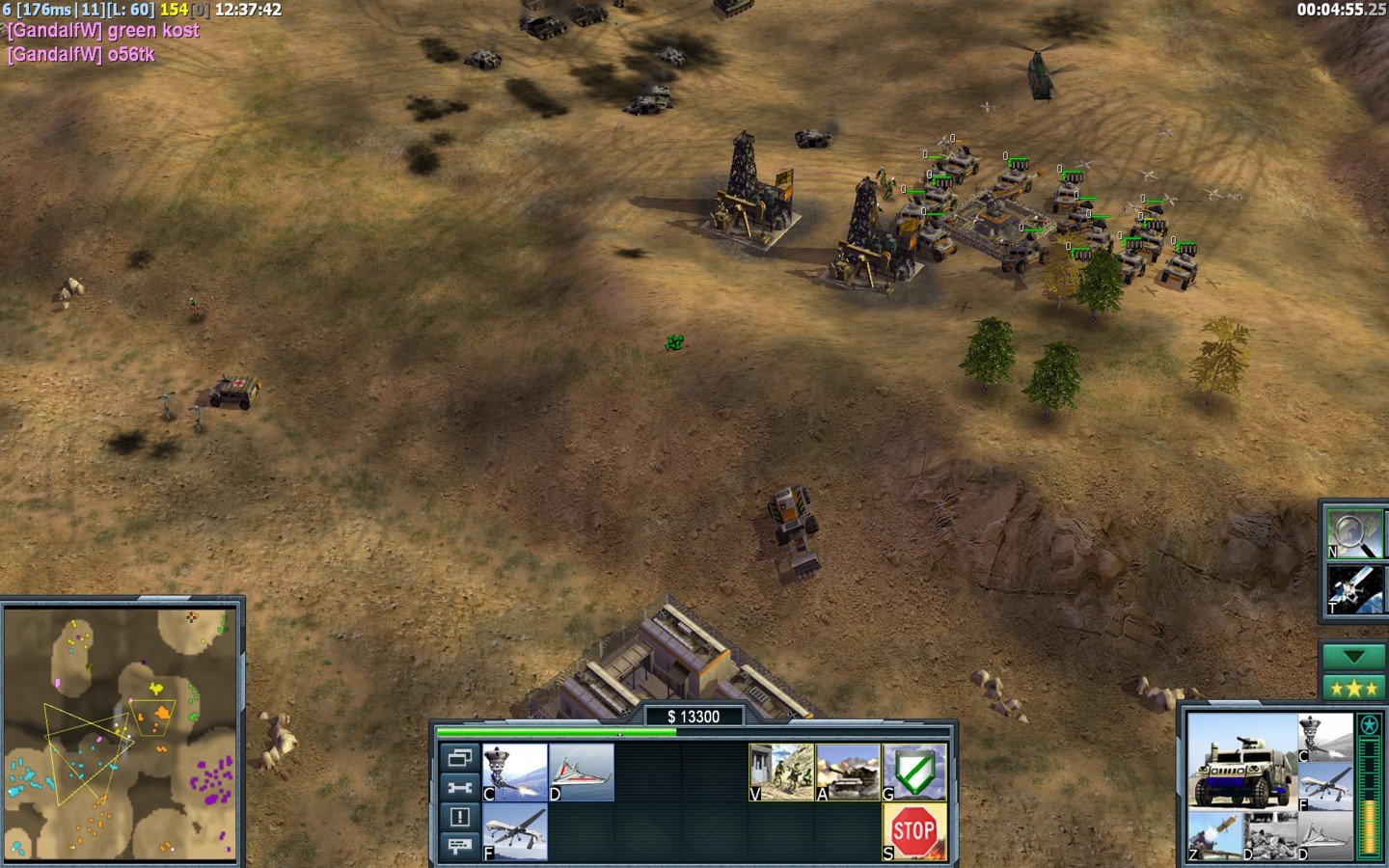Image resolution: width=1389 pixels, height=868 pixels.
Task: Open the three-star Generals Powers button
Action: point(1353,688)
